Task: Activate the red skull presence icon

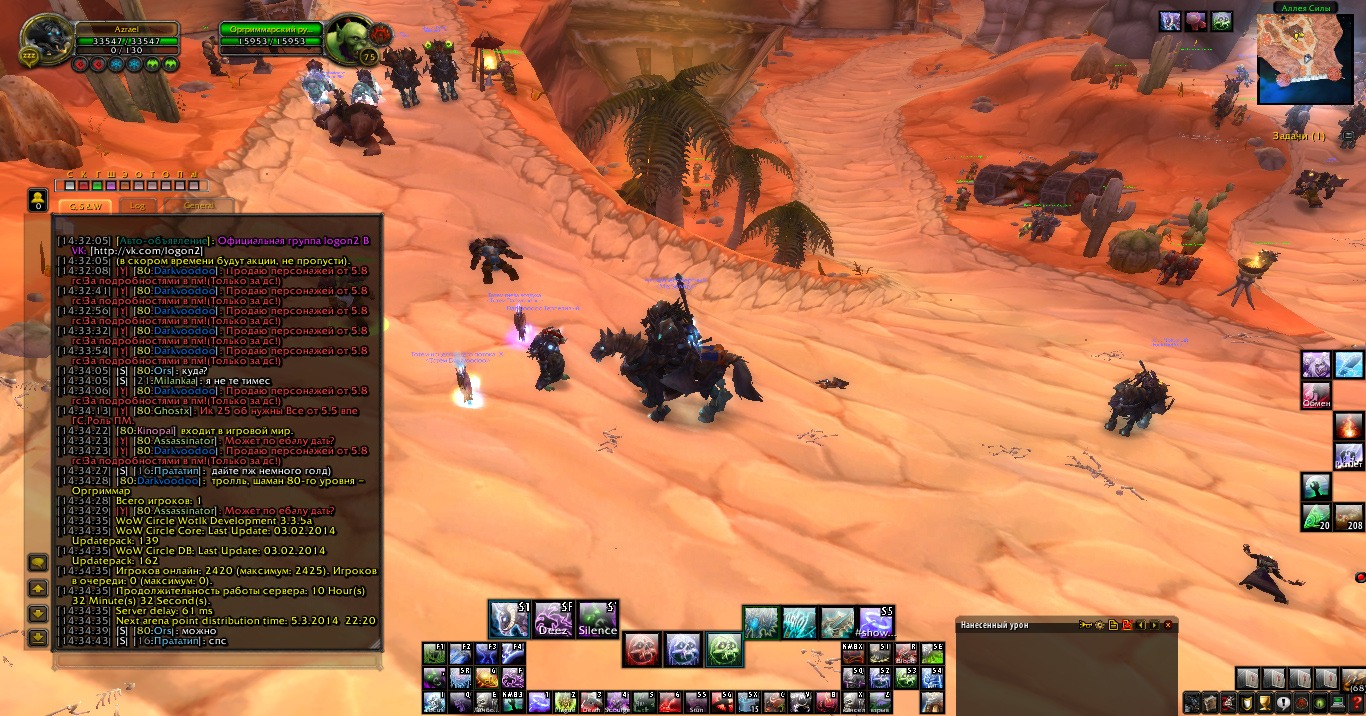Action: [x=642, y=650]
